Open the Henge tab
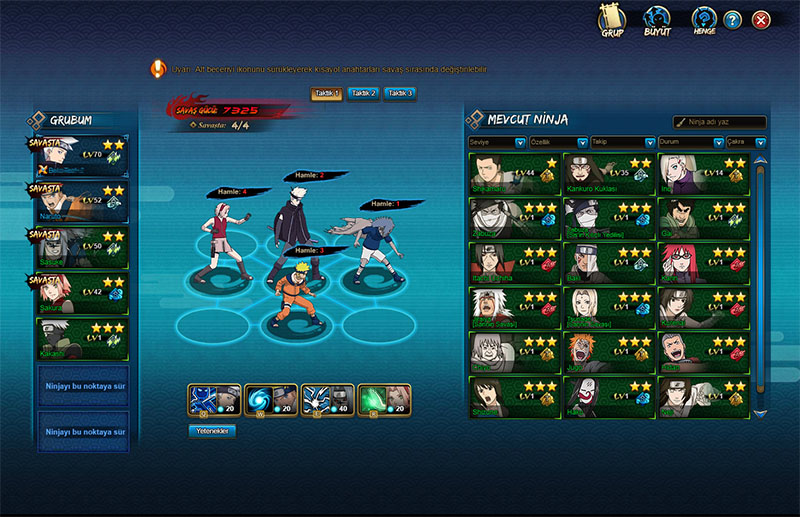Viewport: 800px width, 517px height. tap(703, 22)
